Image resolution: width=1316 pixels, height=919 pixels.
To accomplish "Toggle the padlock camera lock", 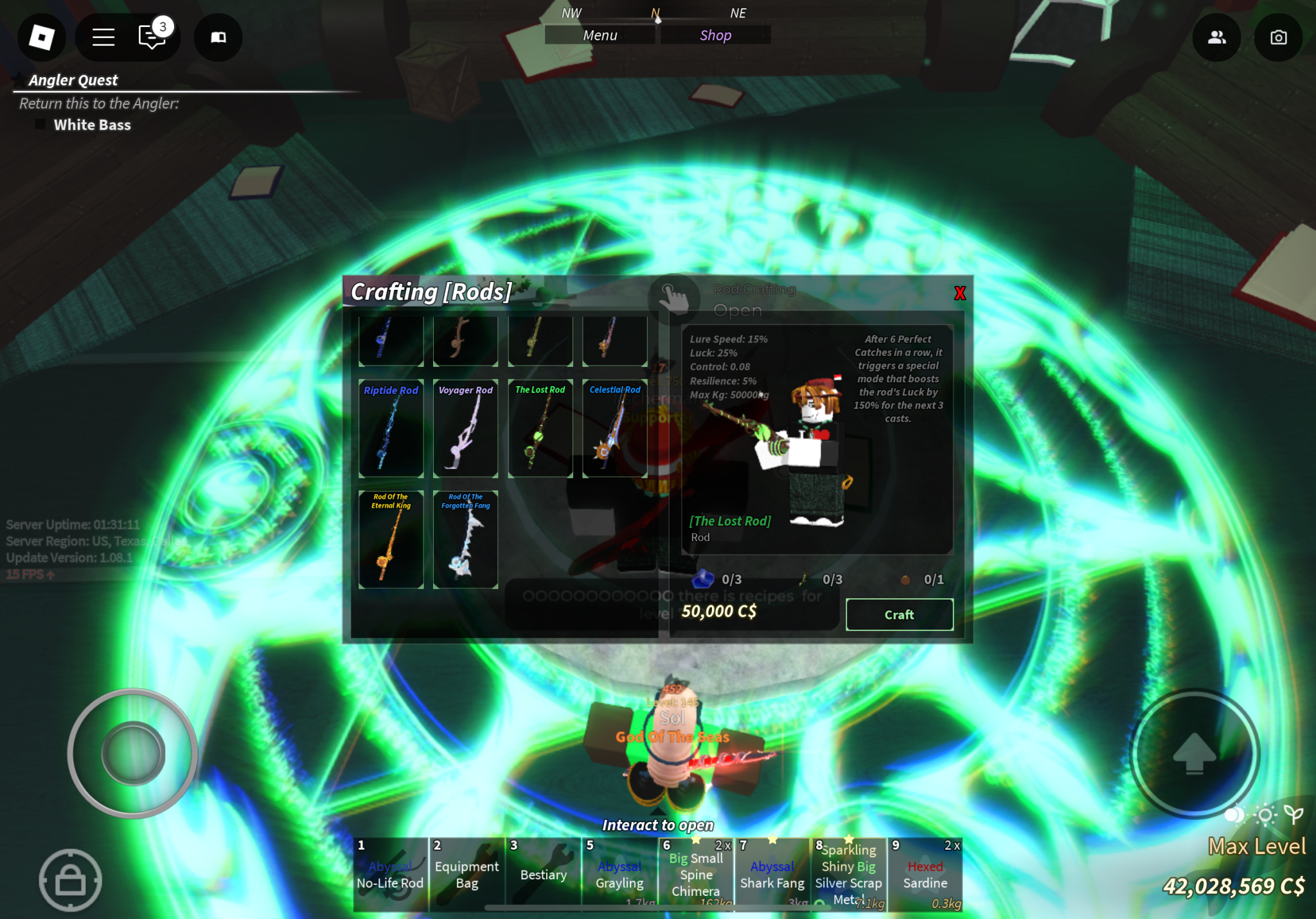I will 71,879.
